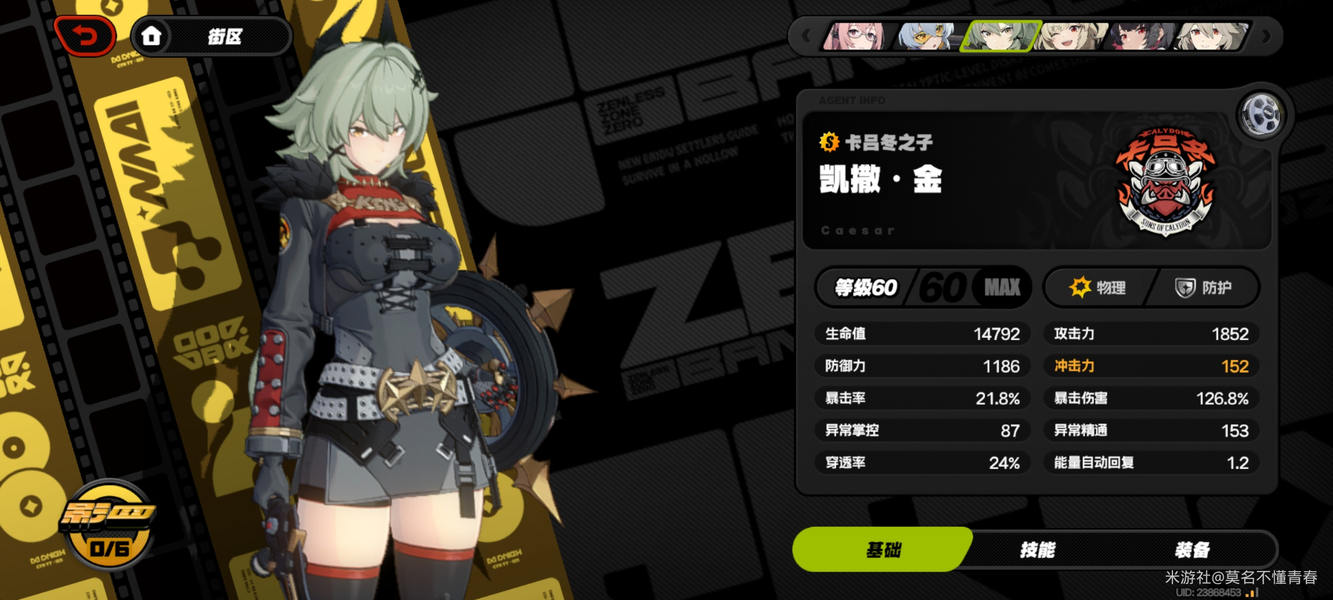Click the 等级60 level panel
Image resolution: width=1333 pixels, height=600 pixels.
pos(924,288)
